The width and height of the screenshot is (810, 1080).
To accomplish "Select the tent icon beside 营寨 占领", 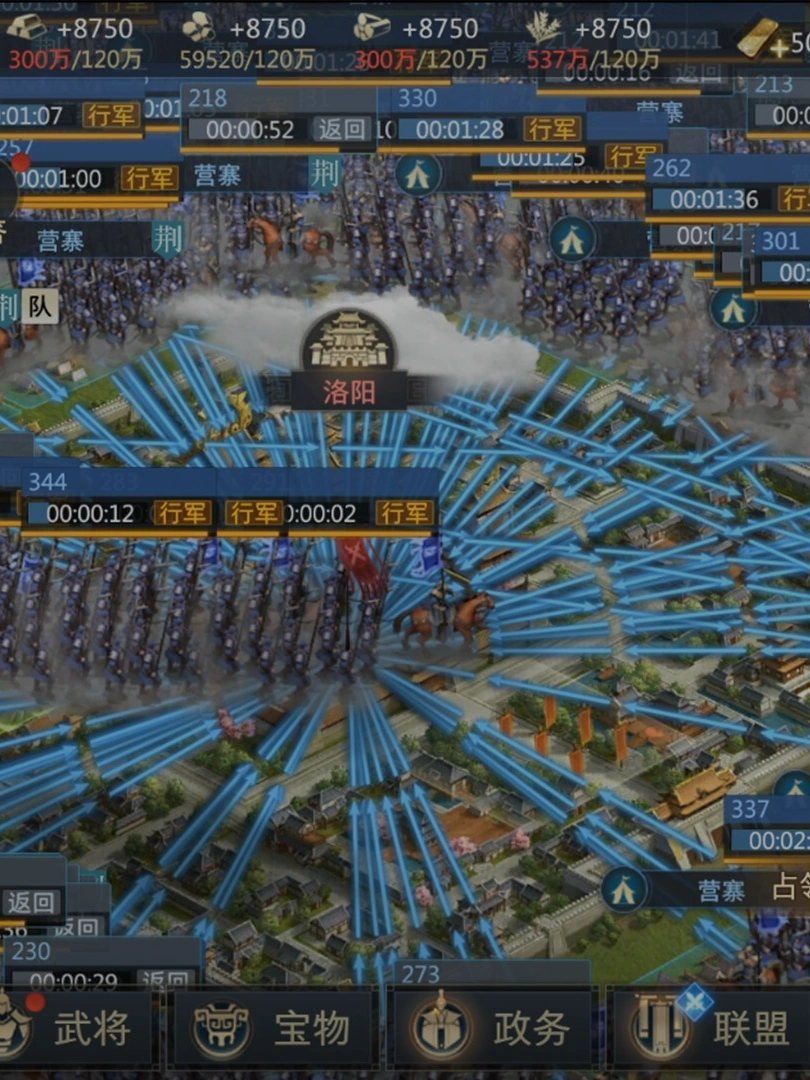I will 623,890.
